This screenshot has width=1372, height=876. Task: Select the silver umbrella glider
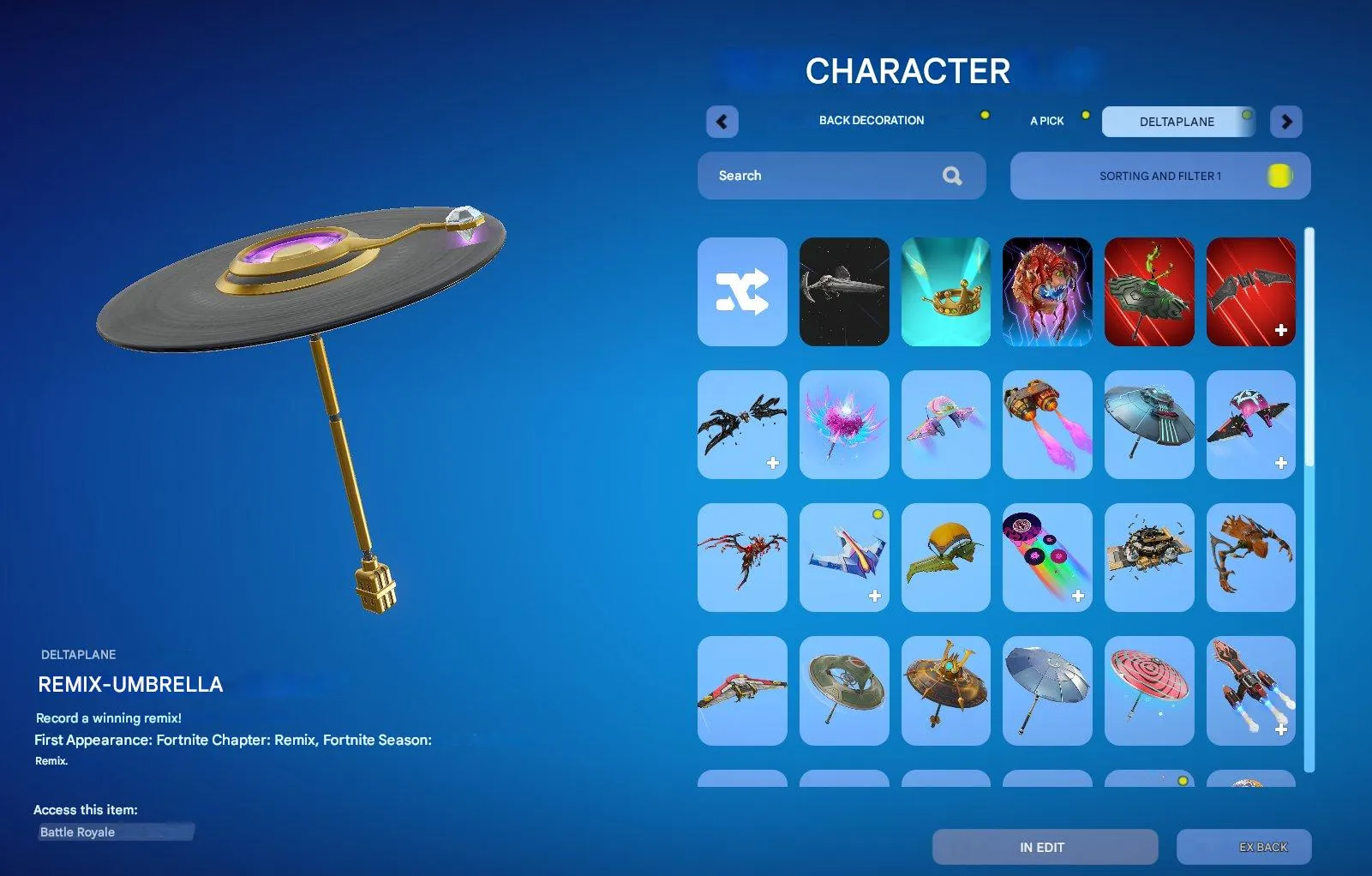click(x=1047, y=691)
